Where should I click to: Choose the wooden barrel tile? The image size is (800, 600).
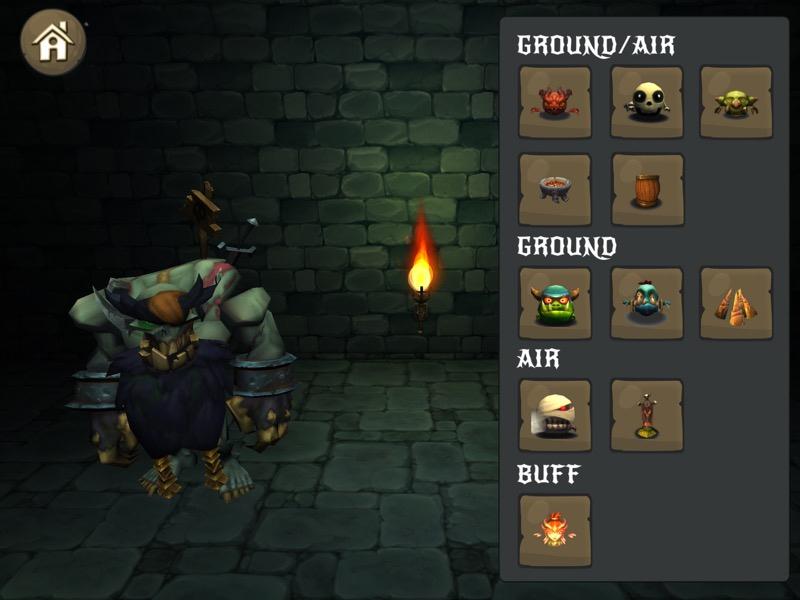[647, 189]
